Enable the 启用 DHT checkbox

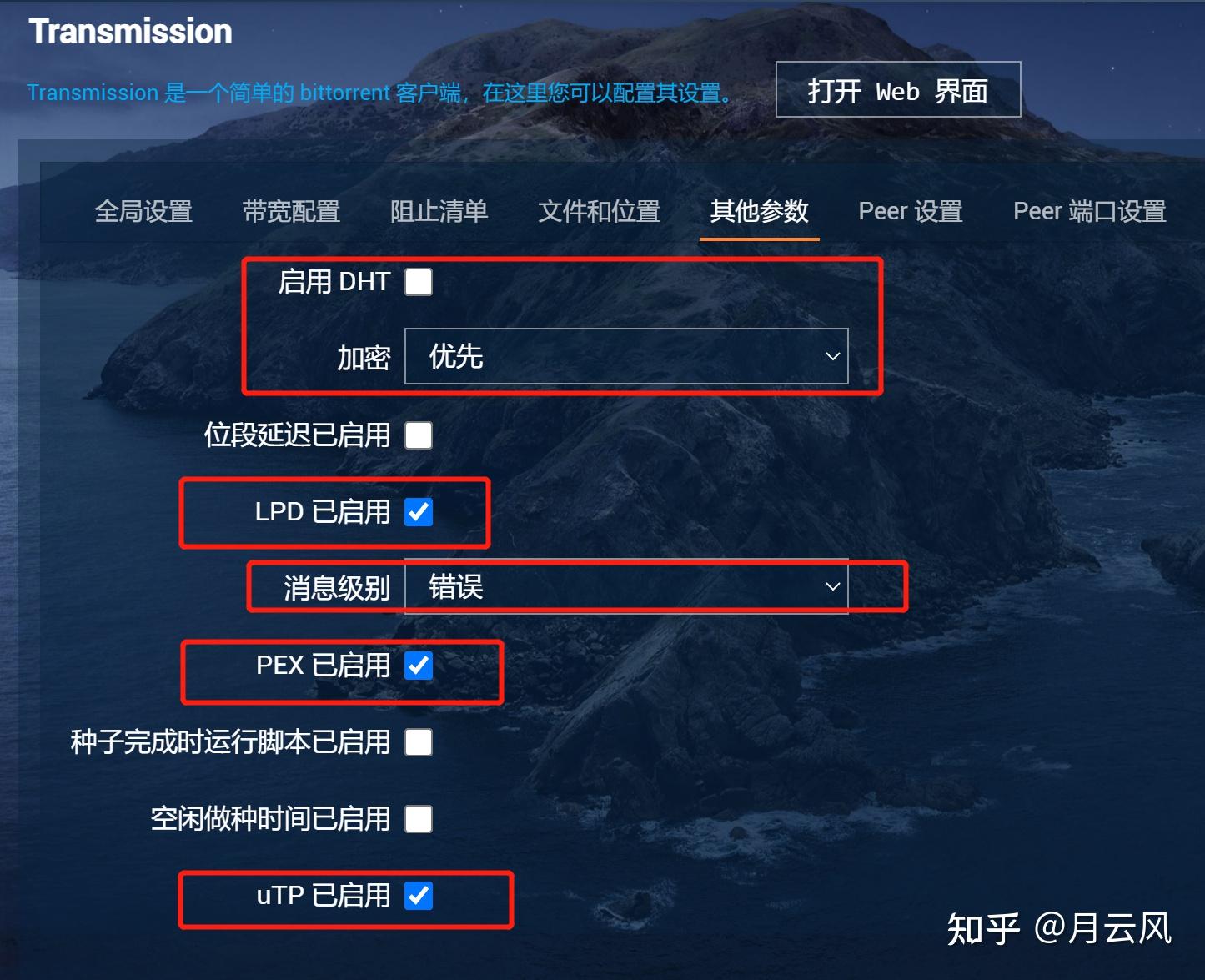click(x=418, y=282)
